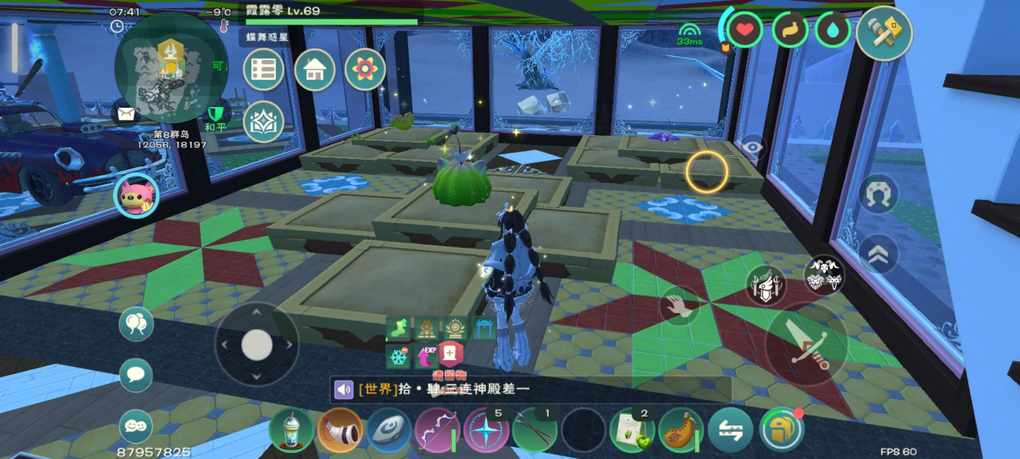Select the pink pig pet avatar
Image resolution: width=1020 pixels, height=459 pixels.
tap(135, 194)
